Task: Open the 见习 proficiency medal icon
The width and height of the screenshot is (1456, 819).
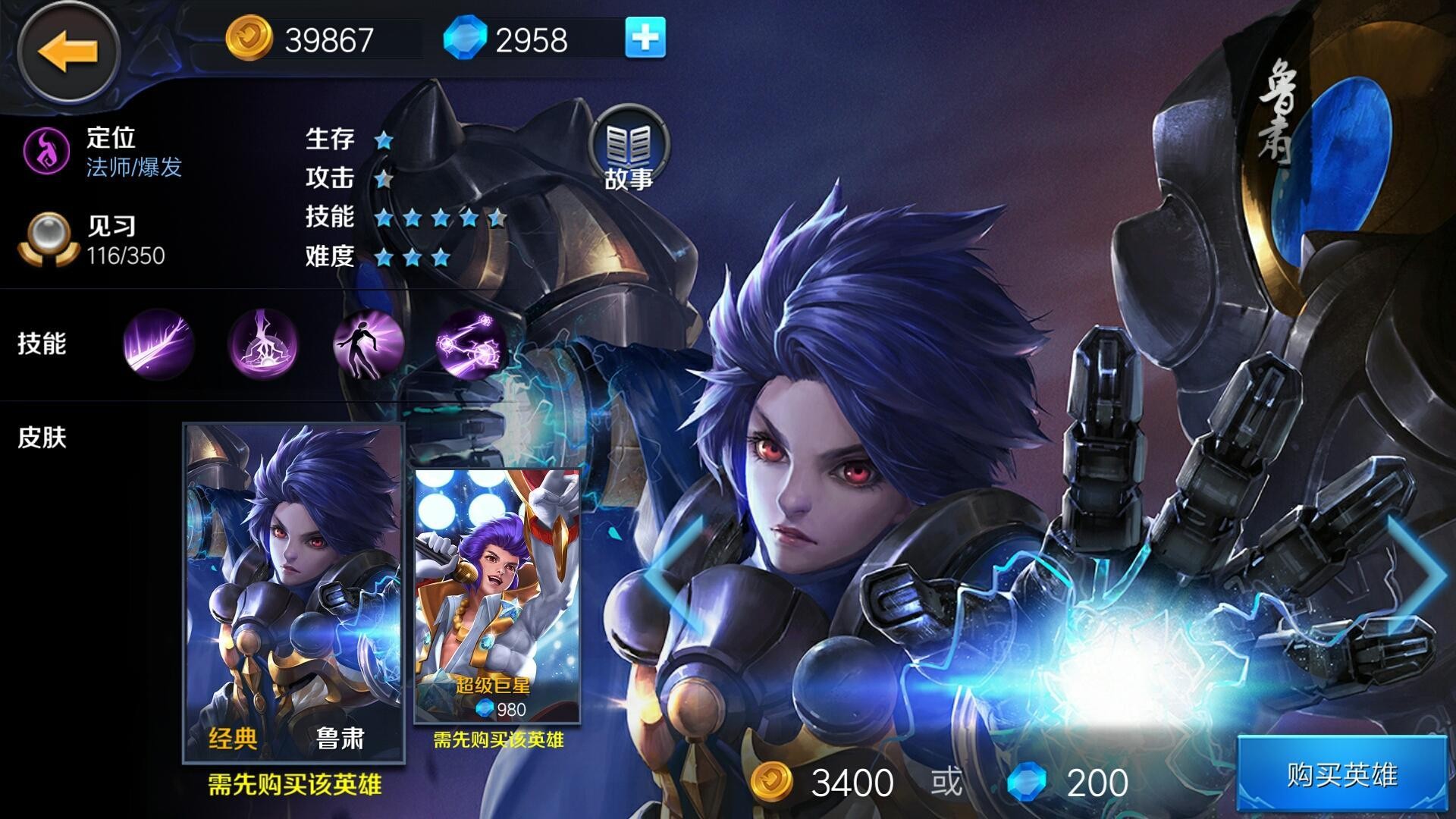Action: (x=47, y=240)
